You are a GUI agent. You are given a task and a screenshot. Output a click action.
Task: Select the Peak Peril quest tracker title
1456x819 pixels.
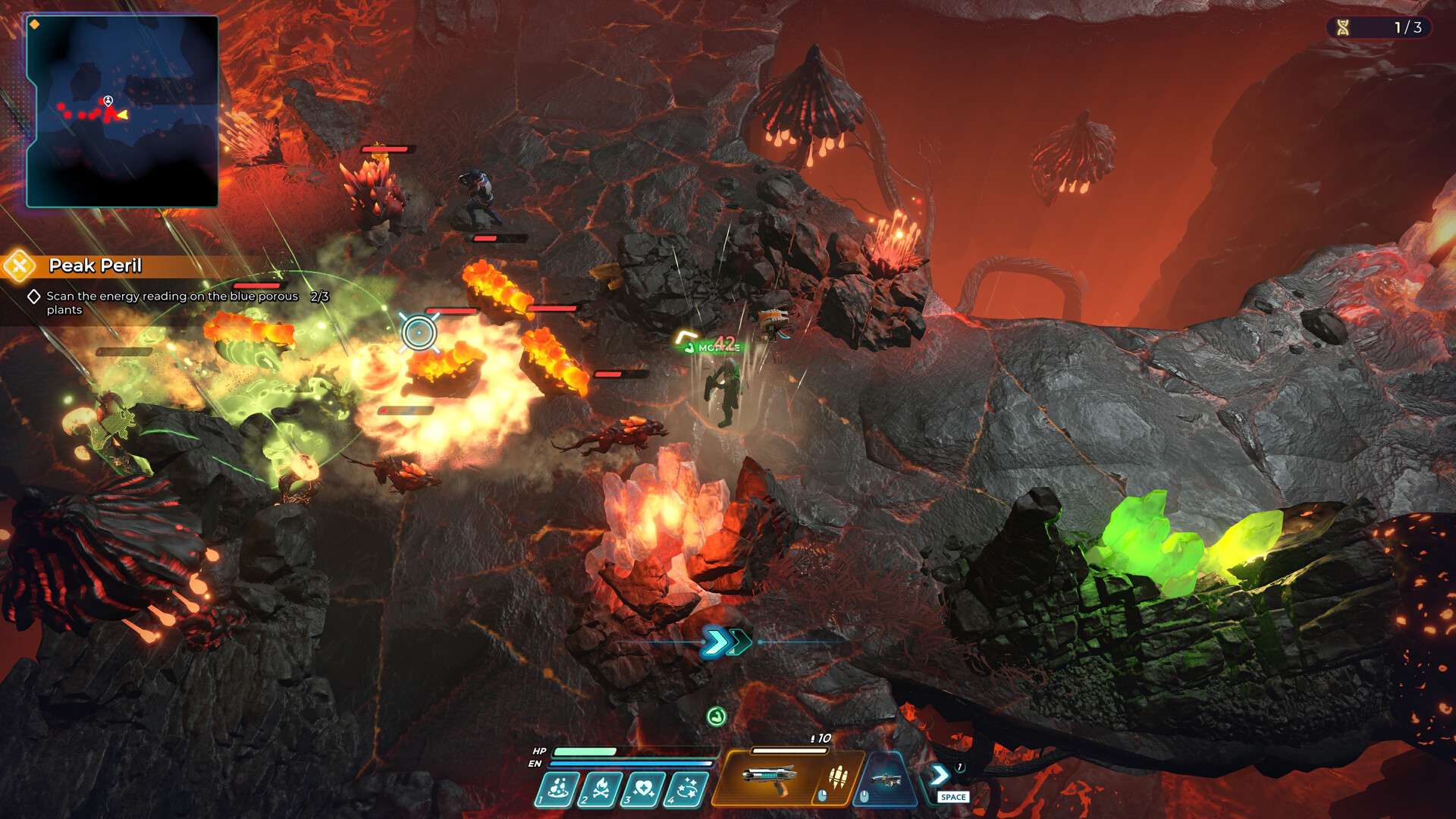(96, 265)
